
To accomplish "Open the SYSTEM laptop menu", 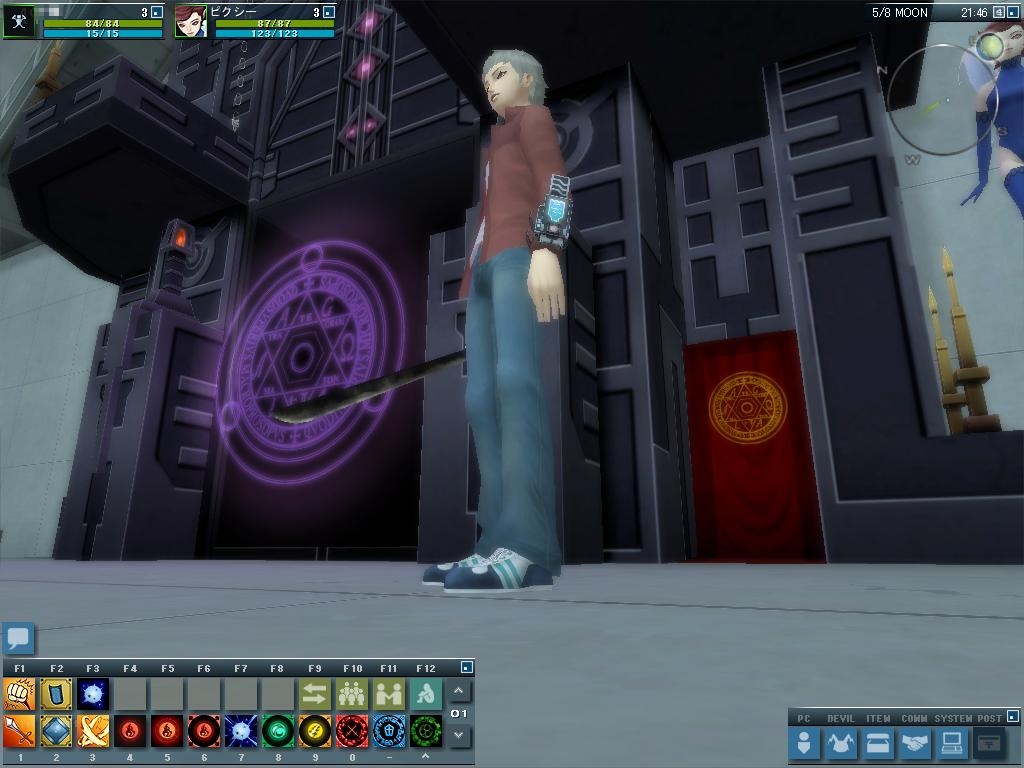I will [951, 743].
